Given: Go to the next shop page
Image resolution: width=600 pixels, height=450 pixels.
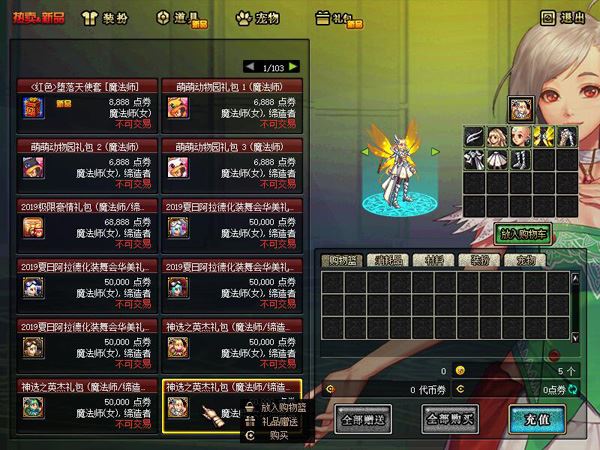Looking at the screenshot, I should (x=293, y=66).
